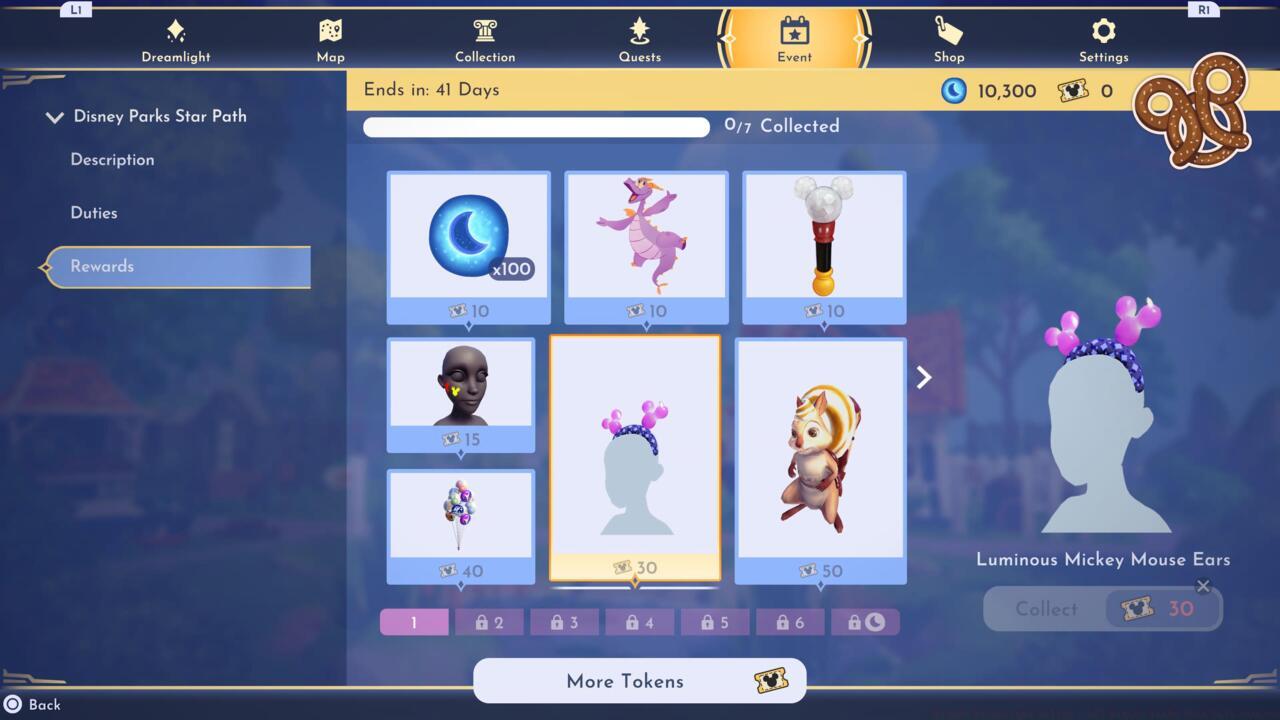Open the Quests log
The width and height of the screenshot is (1280, 720).
point(640,40)
